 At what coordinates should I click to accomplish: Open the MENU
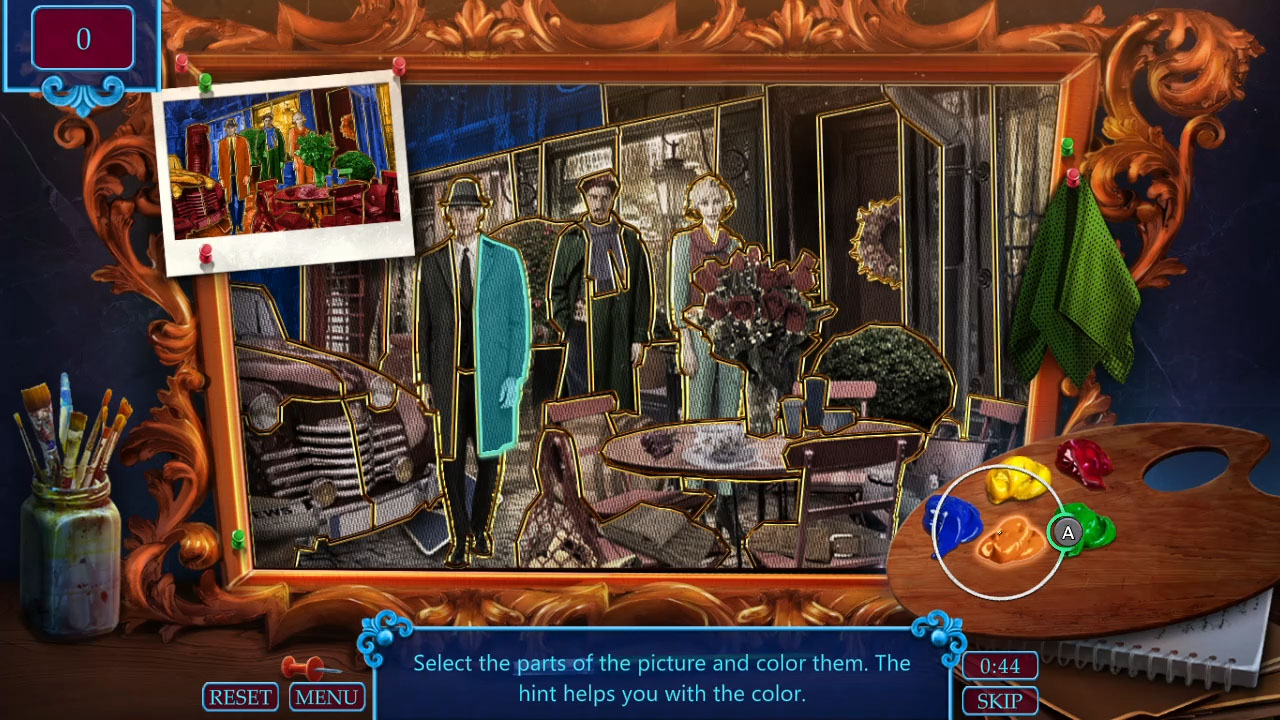(x=327, y=697)
